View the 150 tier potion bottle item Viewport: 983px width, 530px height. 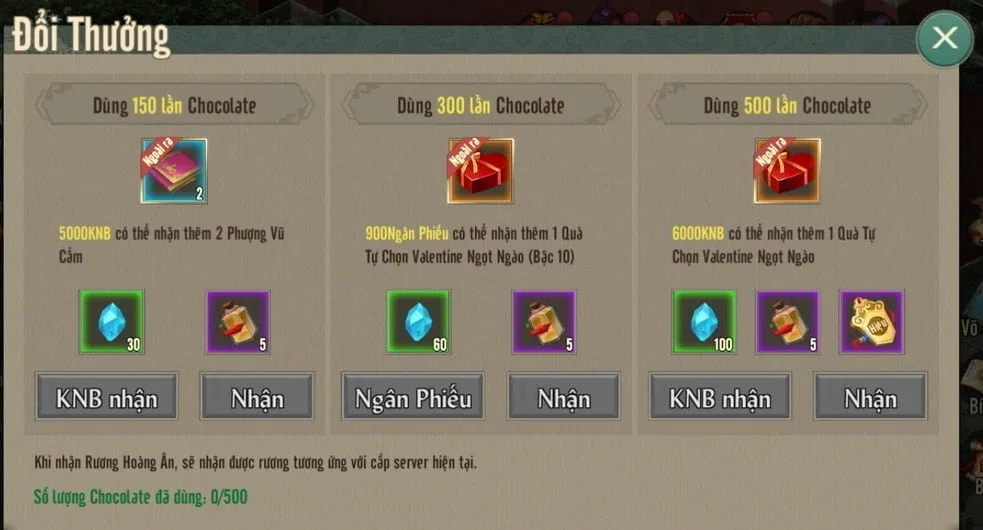(x=237, y=322)
